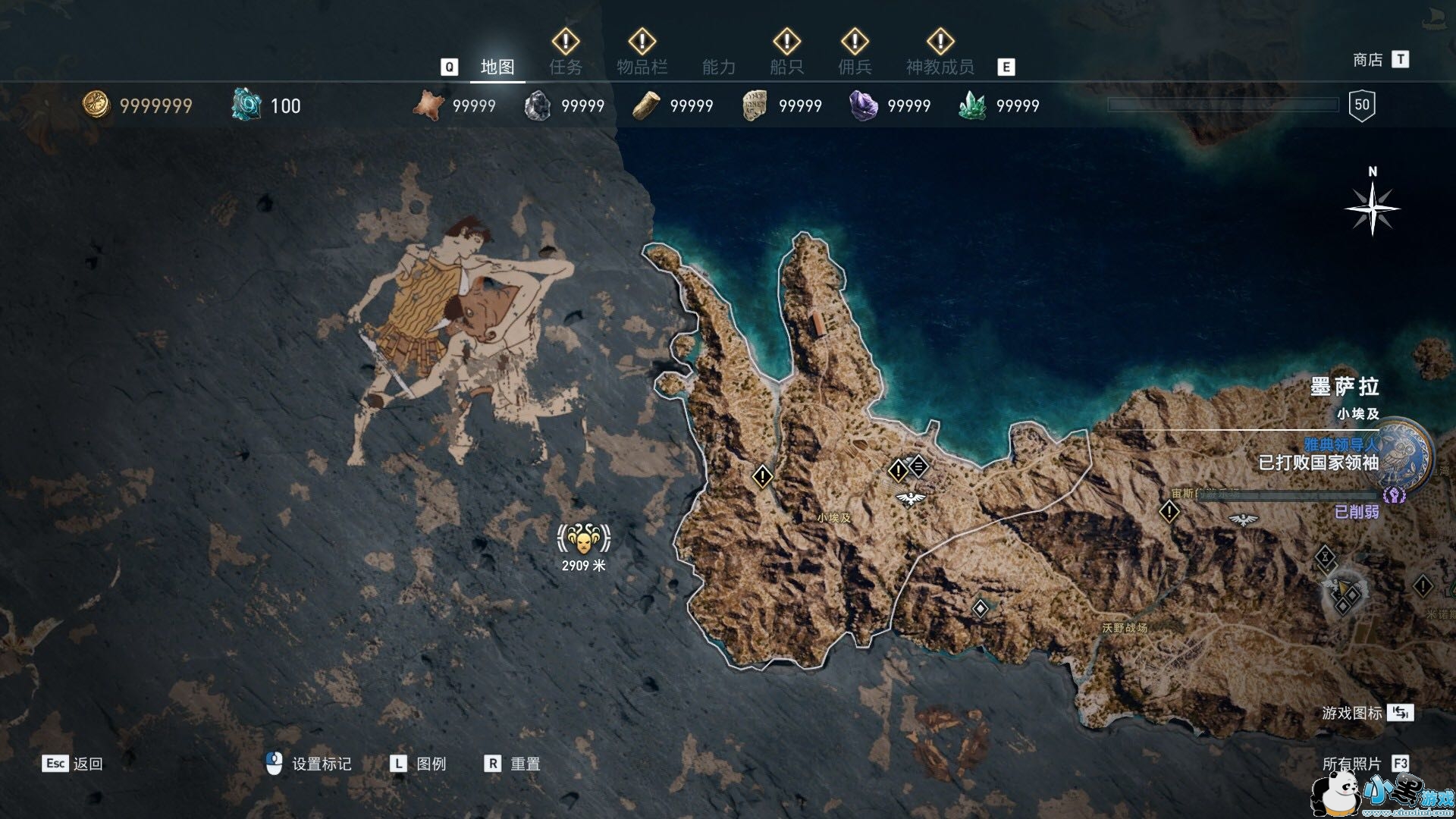Open the 任务 quests tab

[x=566, y=67]
